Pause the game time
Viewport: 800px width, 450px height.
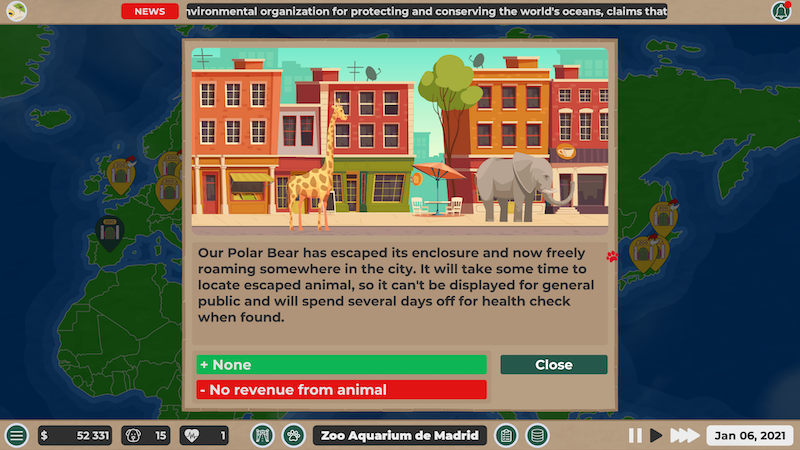pos(634,436)
